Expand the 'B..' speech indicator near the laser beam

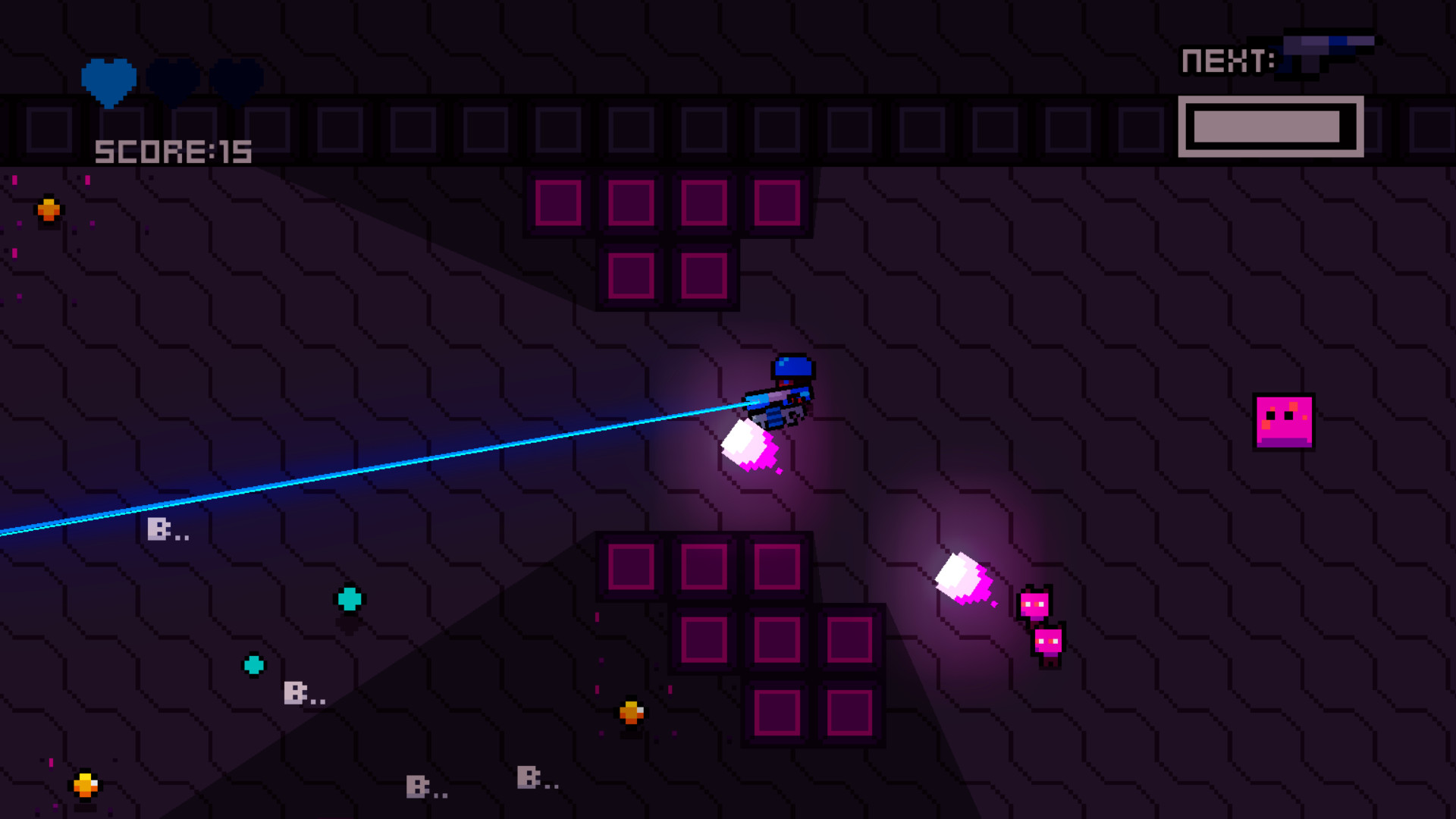point(167,529)
